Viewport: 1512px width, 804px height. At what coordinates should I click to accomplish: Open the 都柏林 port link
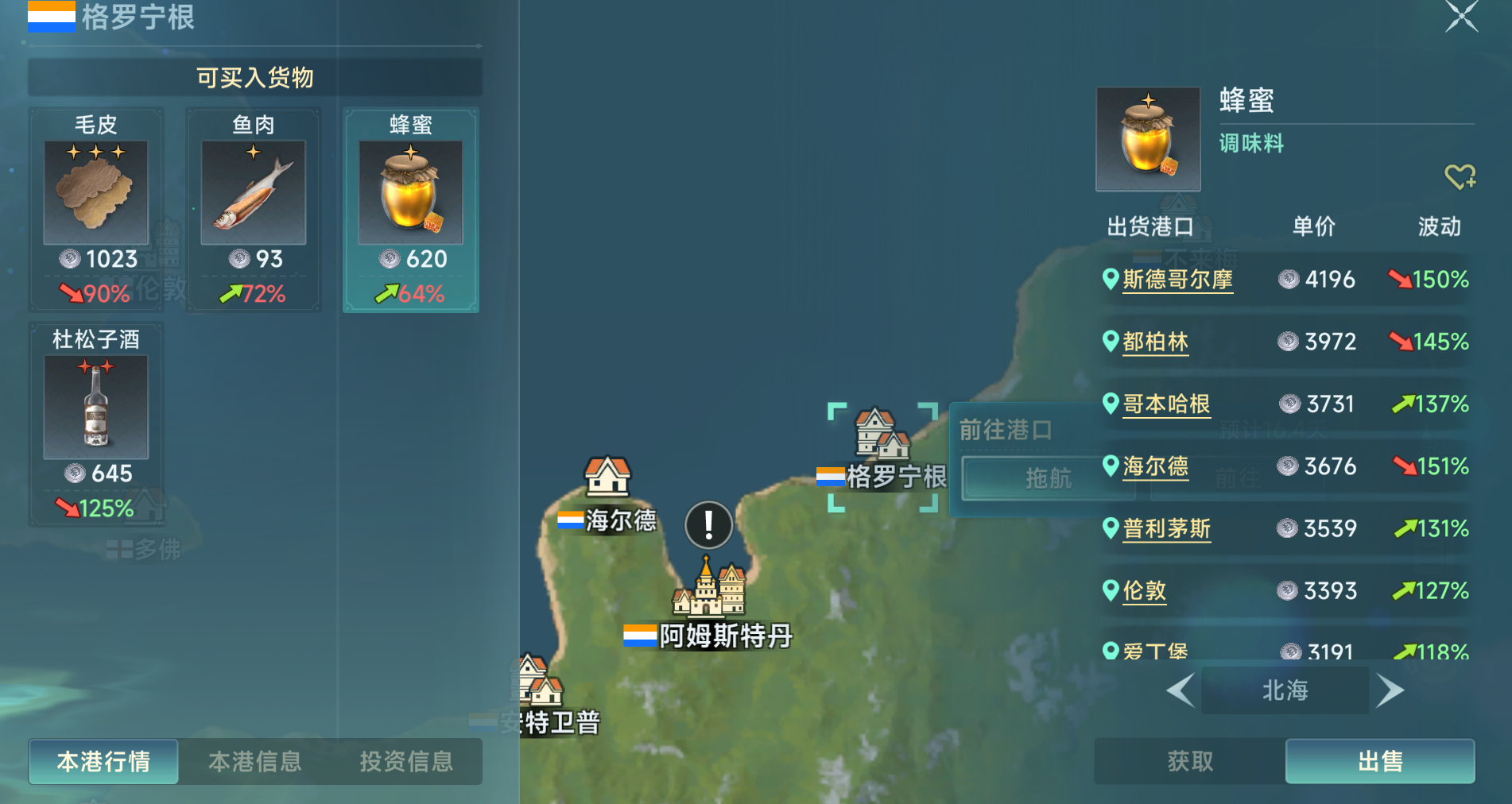(x=1155, y=342)
